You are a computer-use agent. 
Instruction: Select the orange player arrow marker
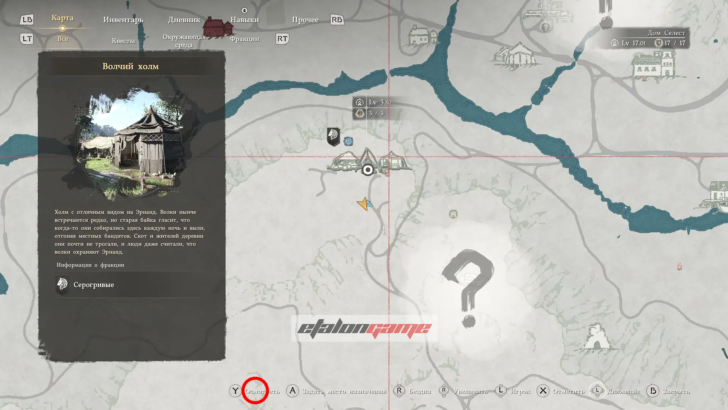363,204
